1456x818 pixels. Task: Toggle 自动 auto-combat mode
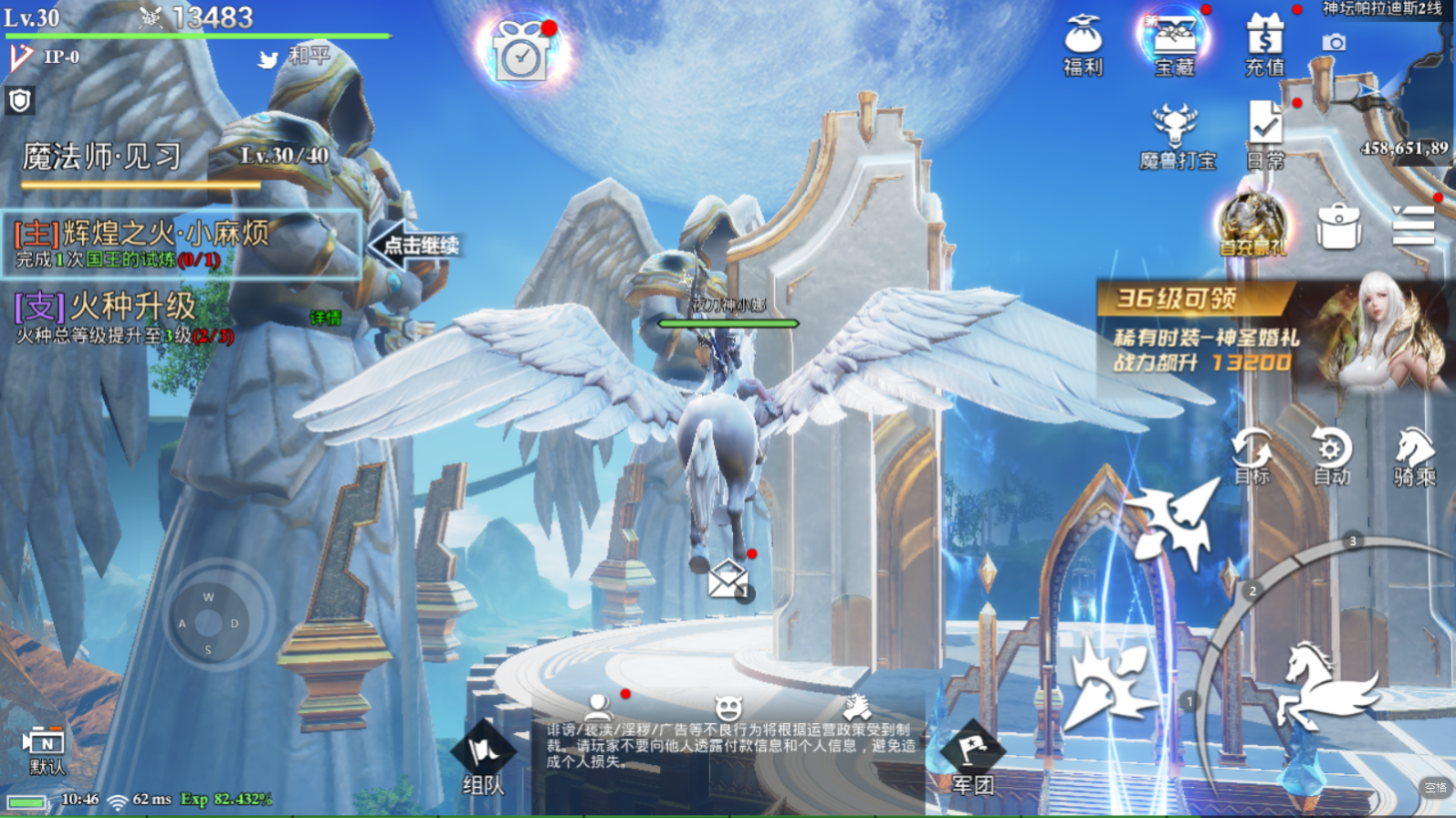point(1331,456)
